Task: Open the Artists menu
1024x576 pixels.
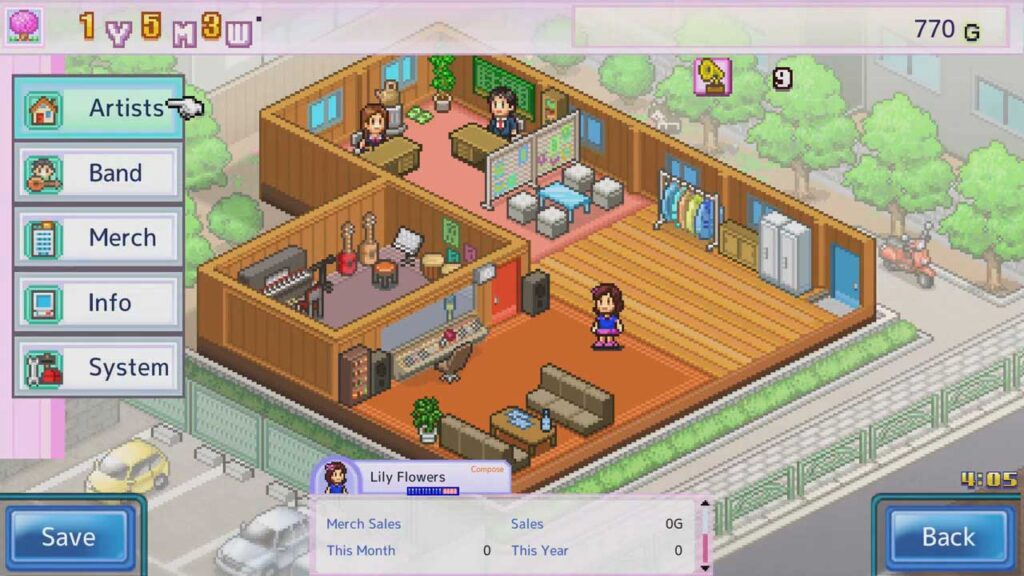Action: coord(98,108)
